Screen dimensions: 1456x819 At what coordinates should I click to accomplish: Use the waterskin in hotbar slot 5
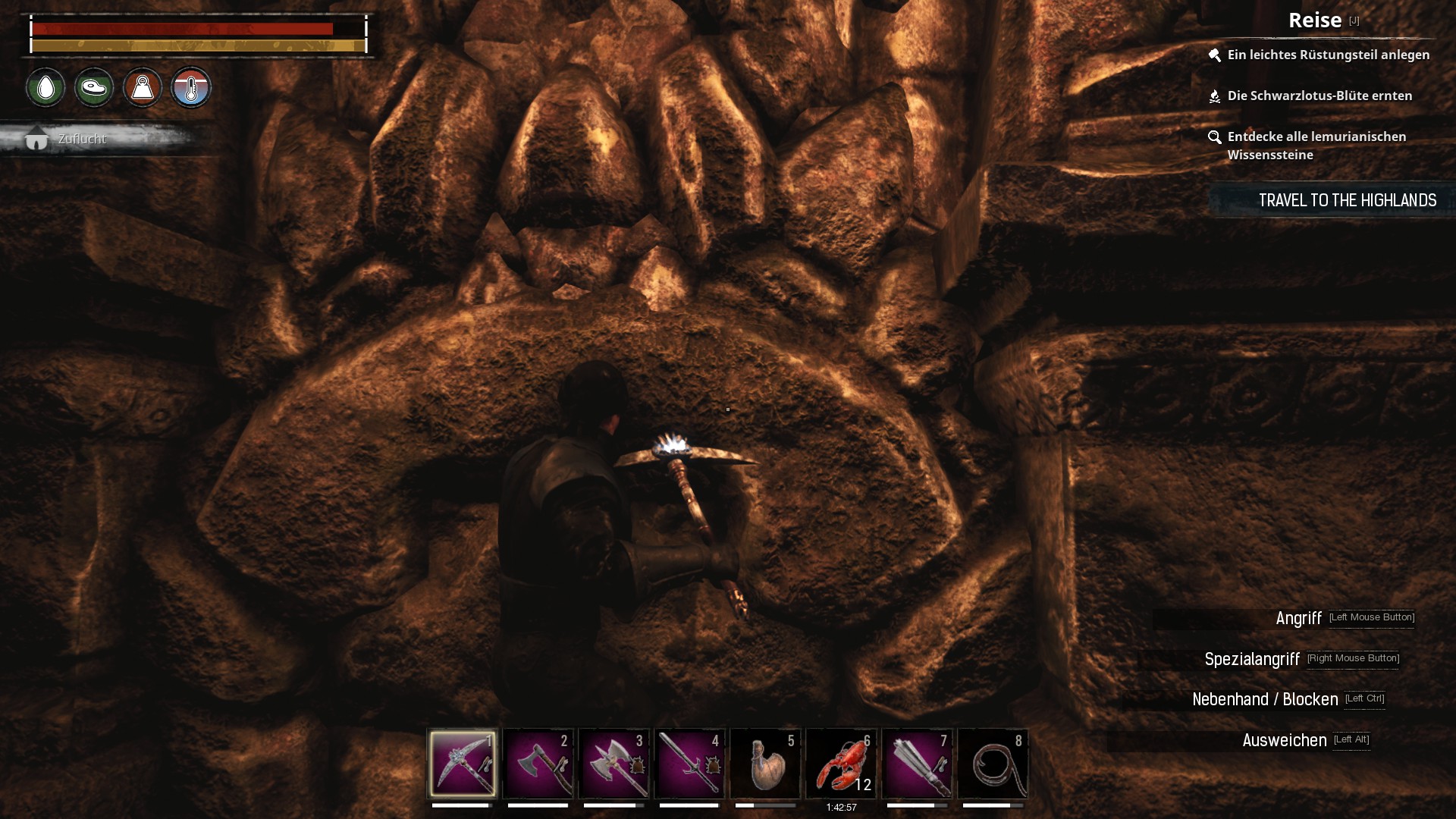click(x=766, y=763)
